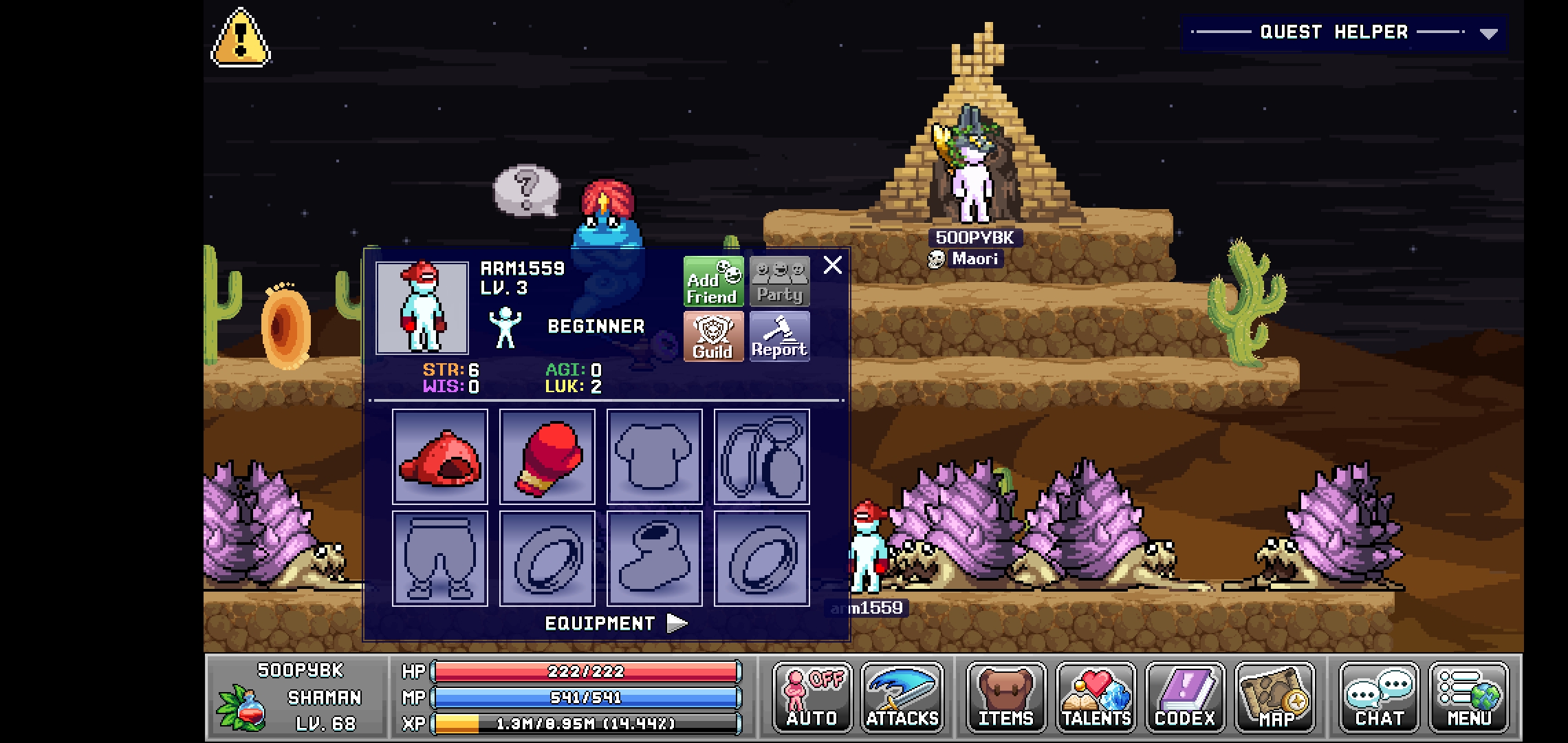The image size is (1568, 743).
Task: Add ARM1559 as a friend
Action: (713, 282)
